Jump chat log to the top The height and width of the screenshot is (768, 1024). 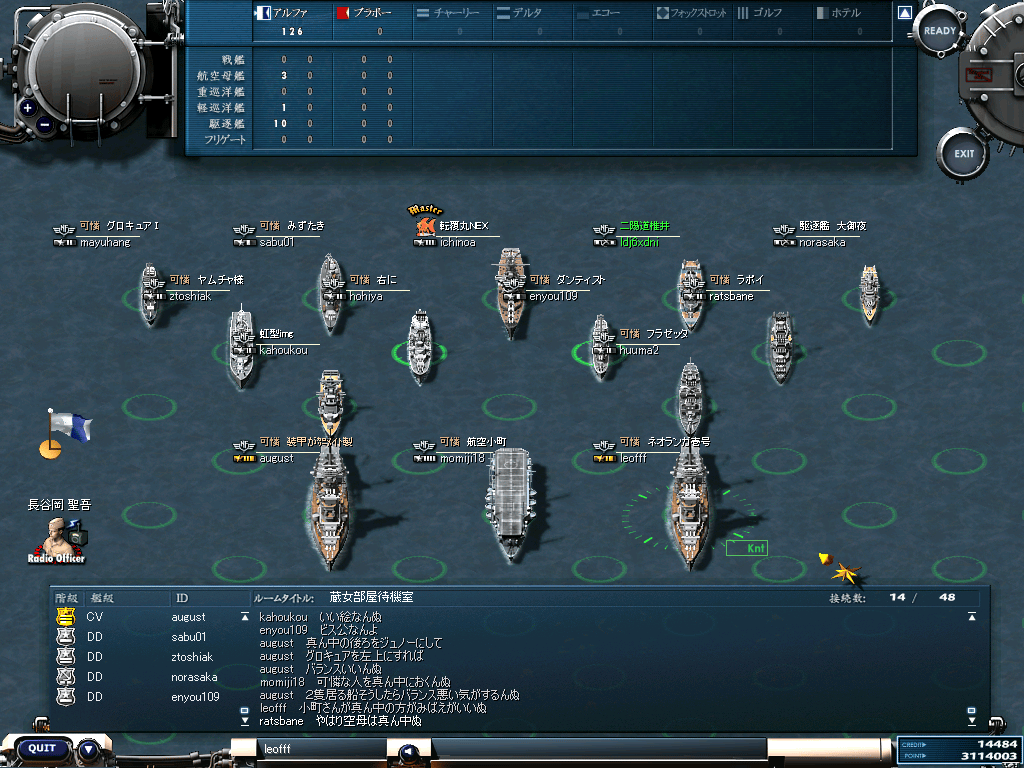tap(971, 617)
